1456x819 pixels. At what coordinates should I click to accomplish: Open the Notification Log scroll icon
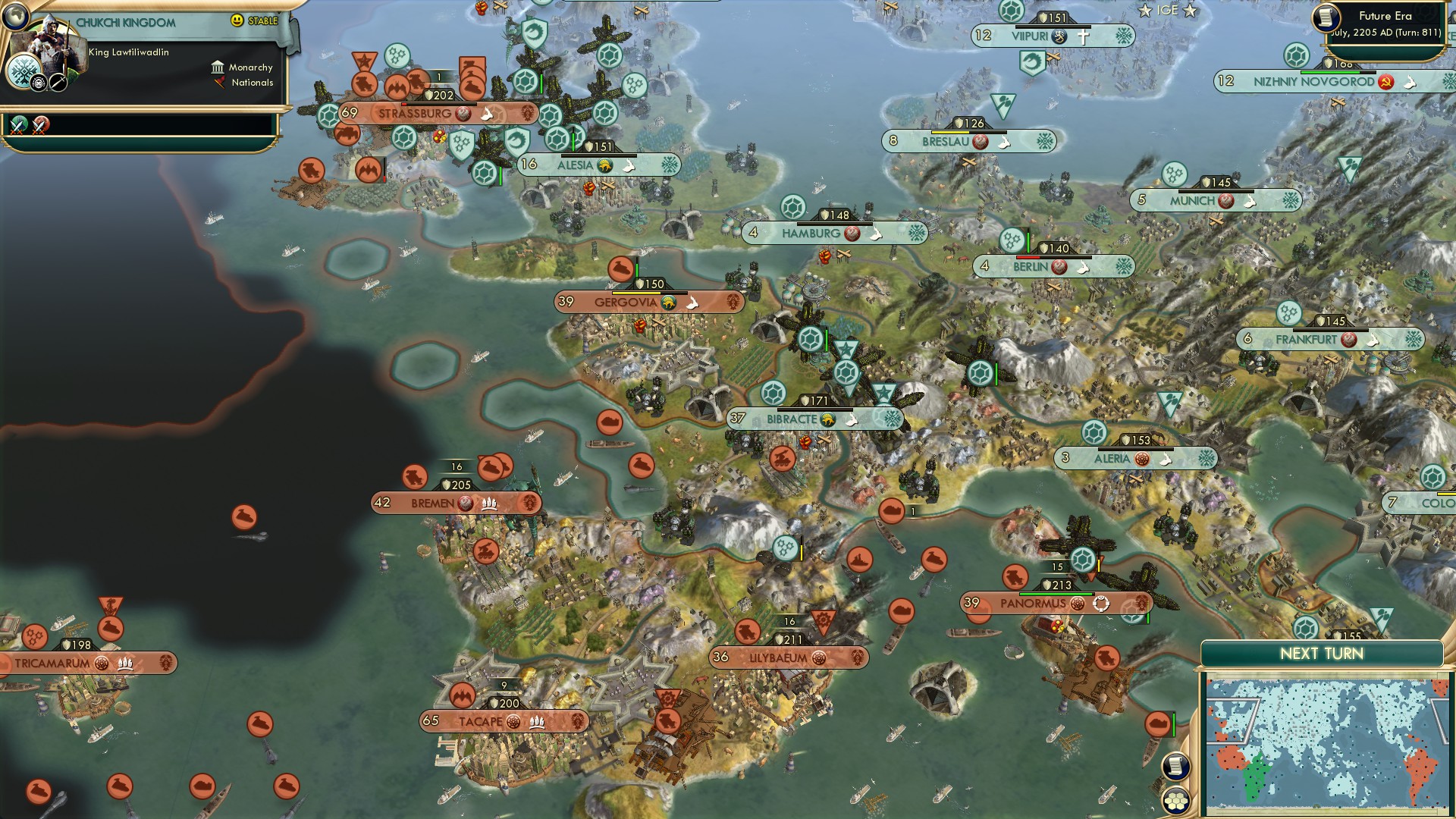click(x=1175, y=766)
